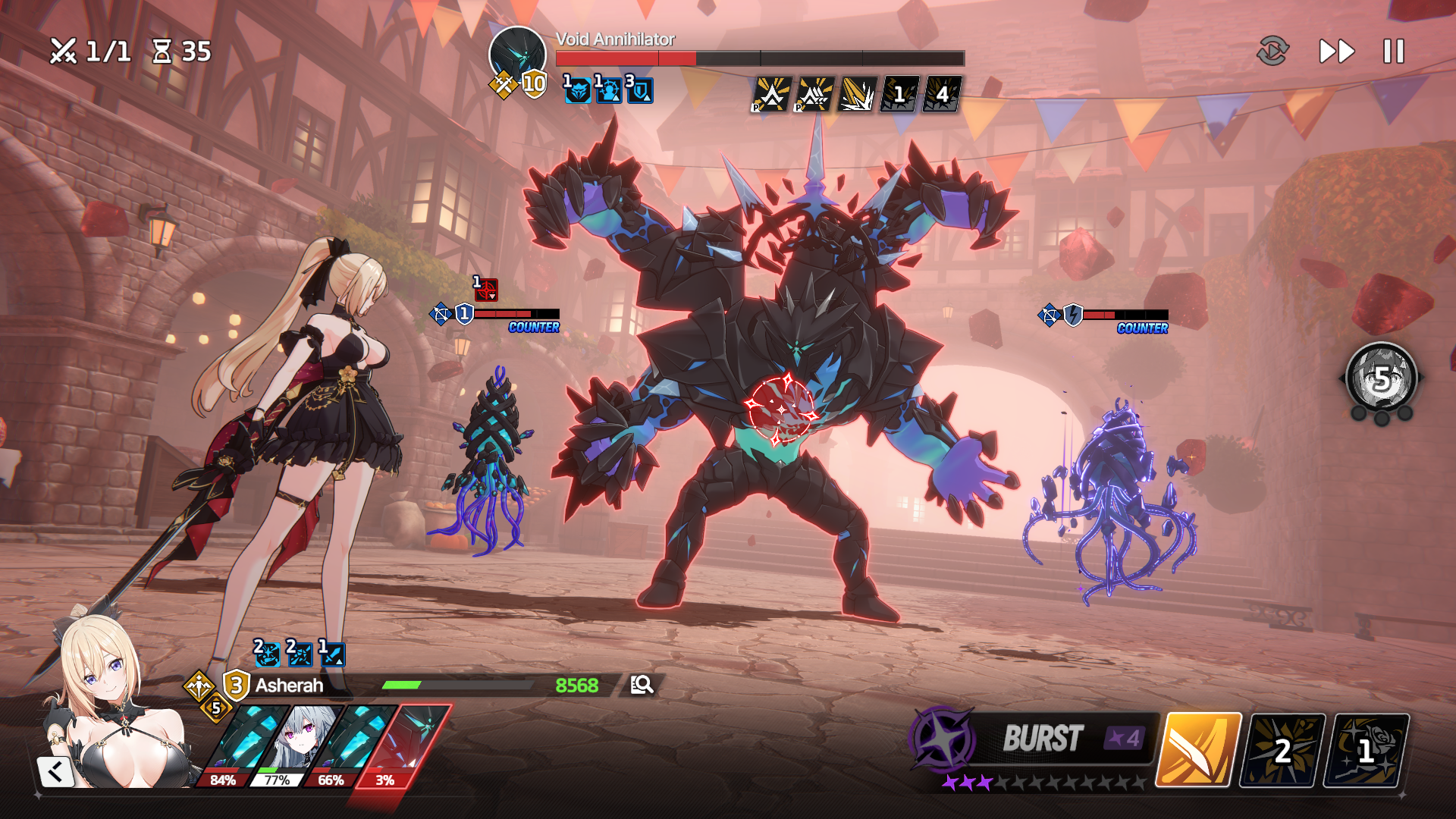Select the red-highlighted 3% turn order portrait

(x=413, y=743)
